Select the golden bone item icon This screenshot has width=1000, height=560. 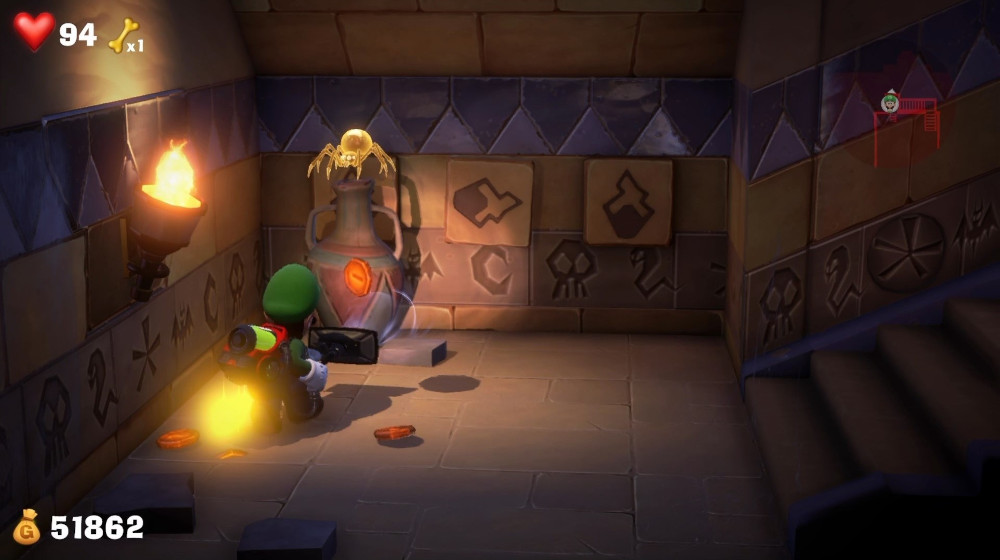(x=122, y=35)
